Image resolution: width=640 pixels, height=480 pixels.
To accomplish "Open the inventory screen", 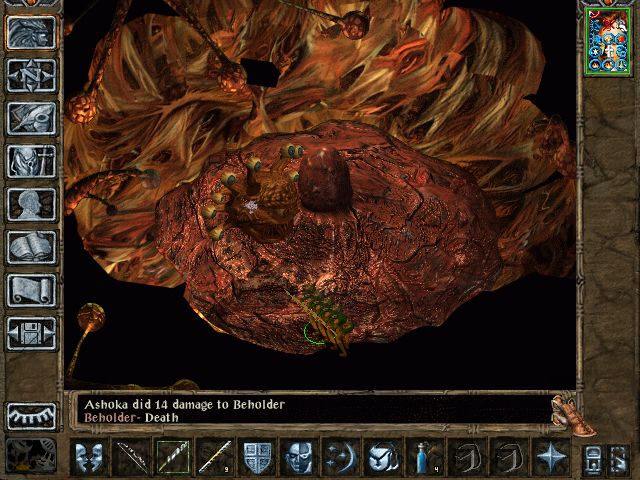I will [x=31, y=161].
